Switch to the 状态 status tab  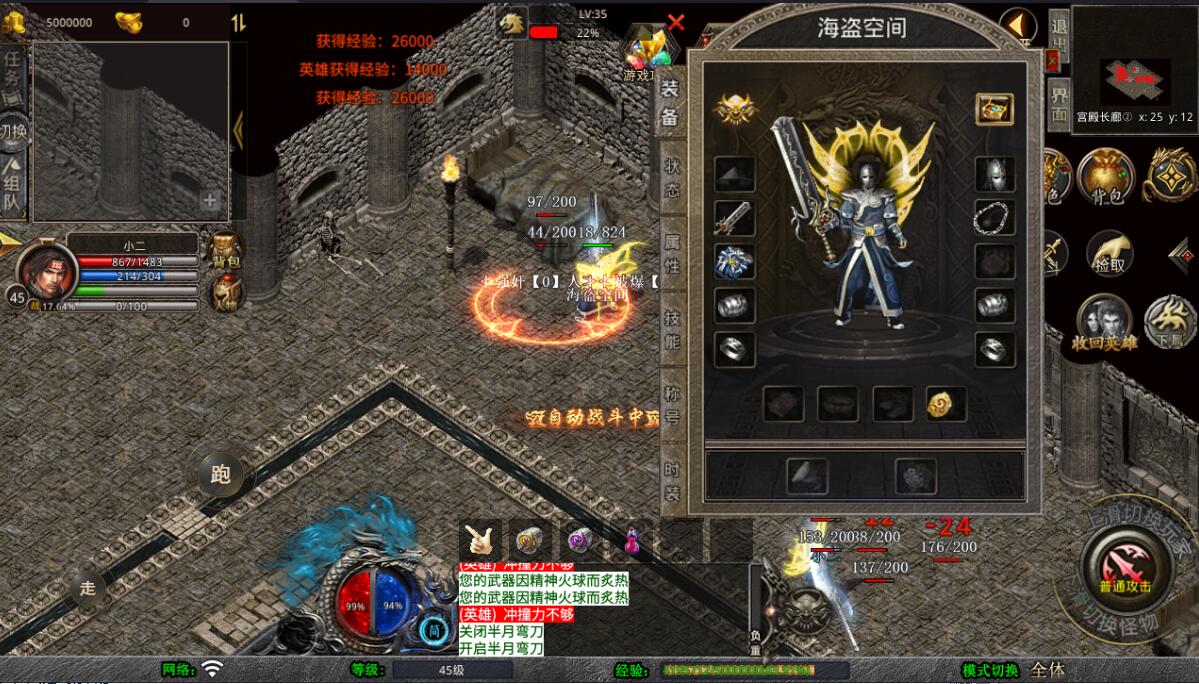point(671,178)
